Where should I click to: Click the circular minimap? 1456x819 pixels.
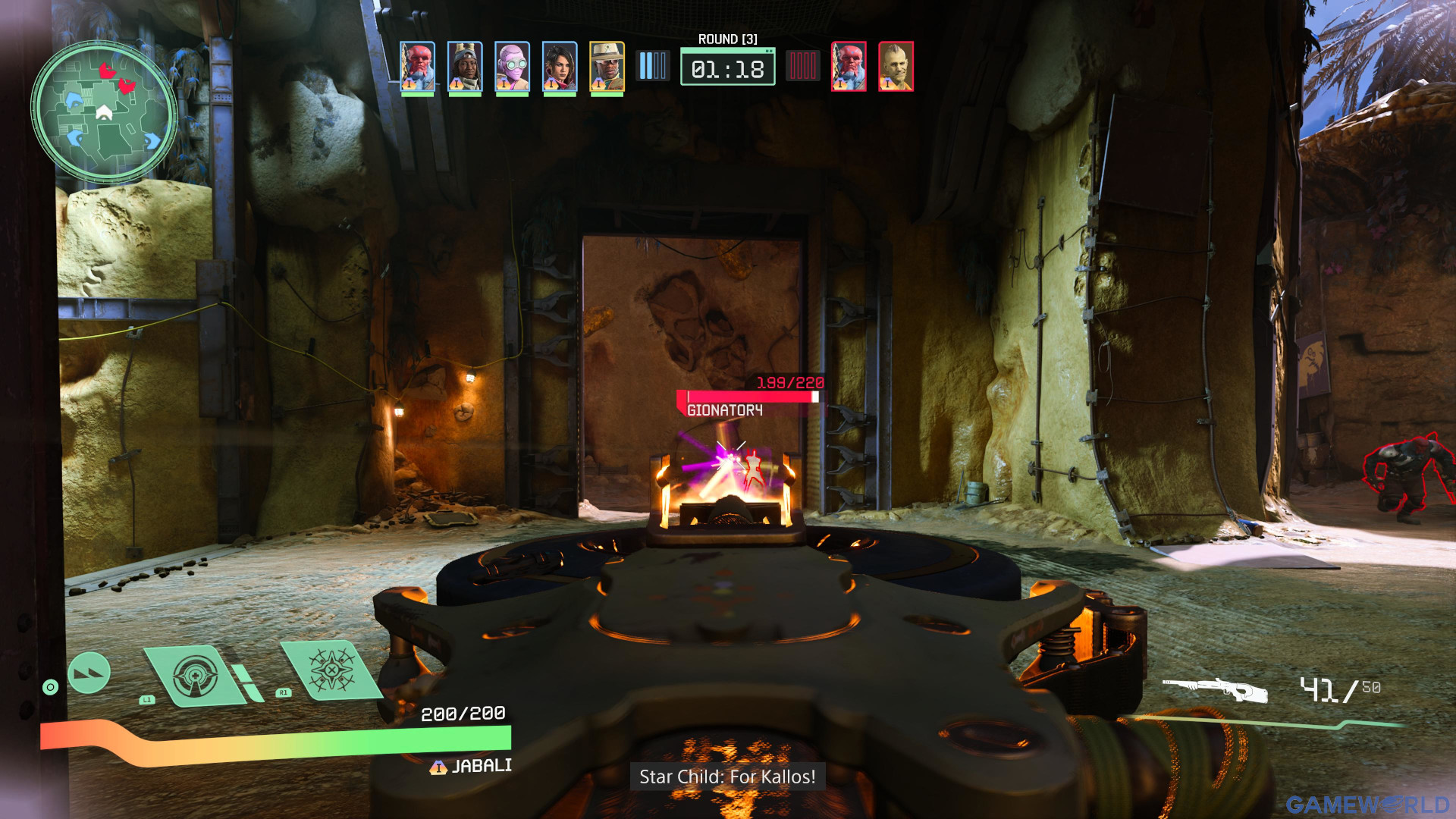104,112
